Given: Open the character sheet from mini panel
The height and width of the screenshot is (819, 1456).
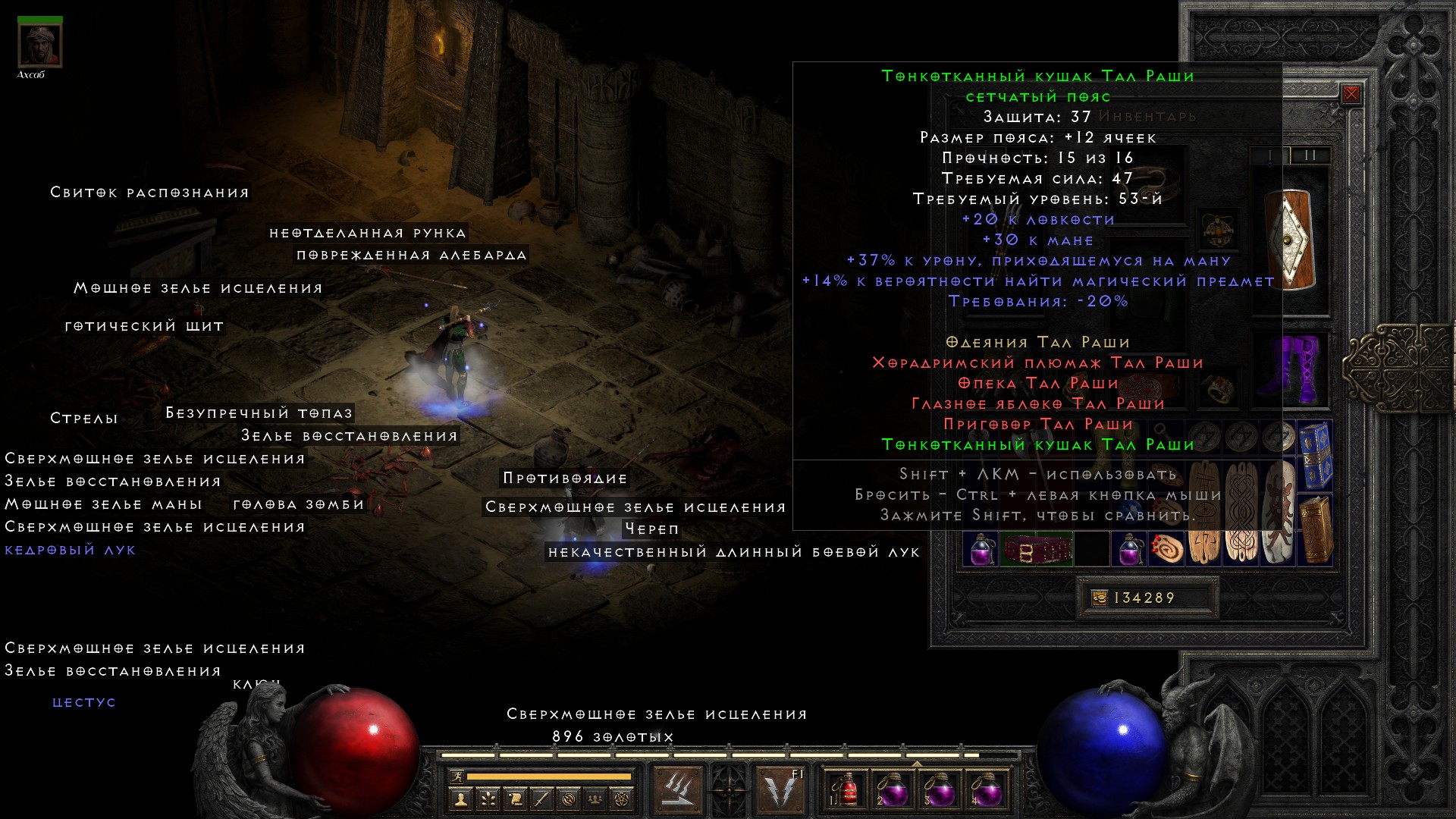Looking at the screenshot, I should pos(460,799).
